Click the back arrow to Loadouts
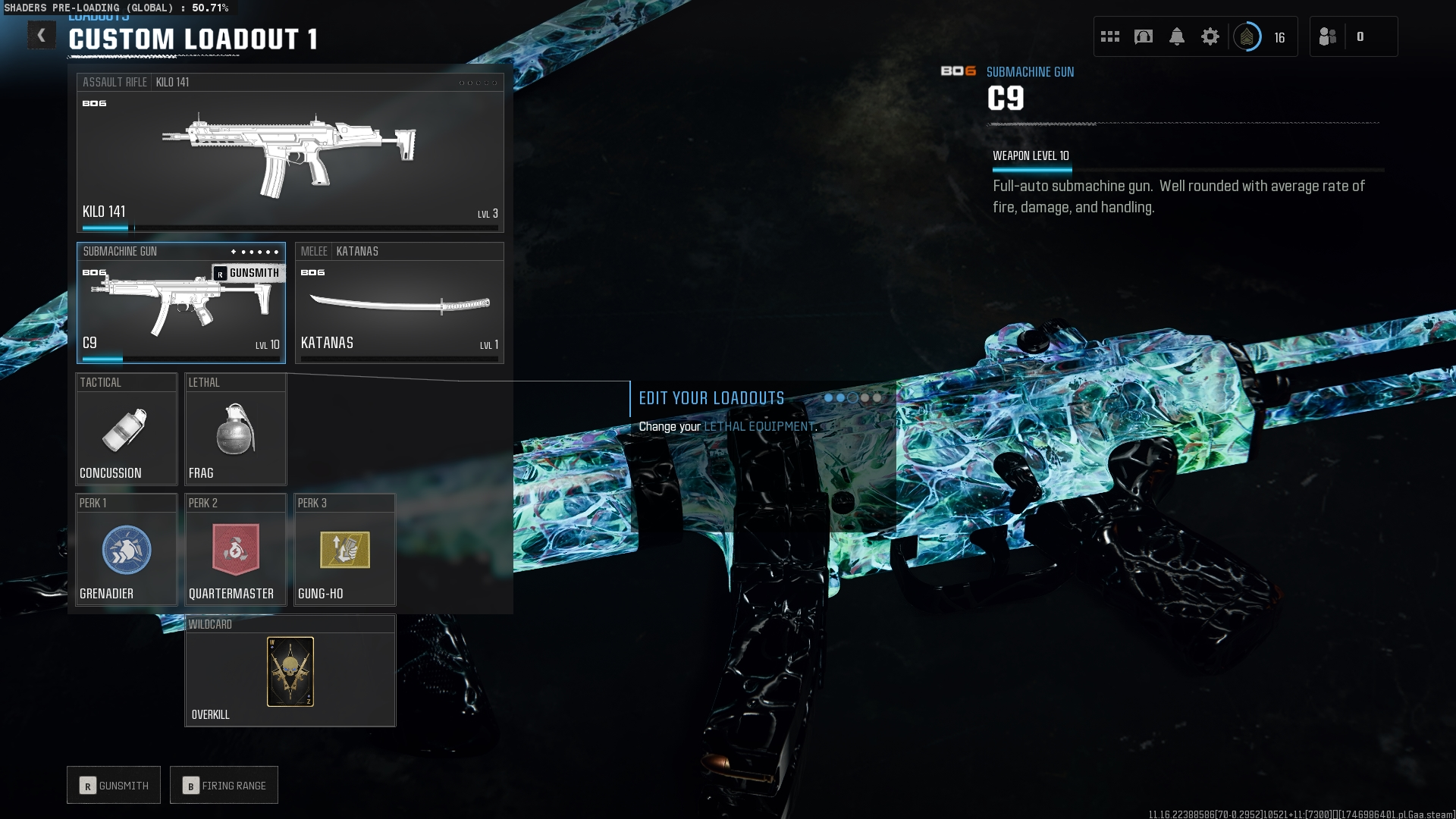Screen dimensions: 1456x819 [x=42, y=35]
